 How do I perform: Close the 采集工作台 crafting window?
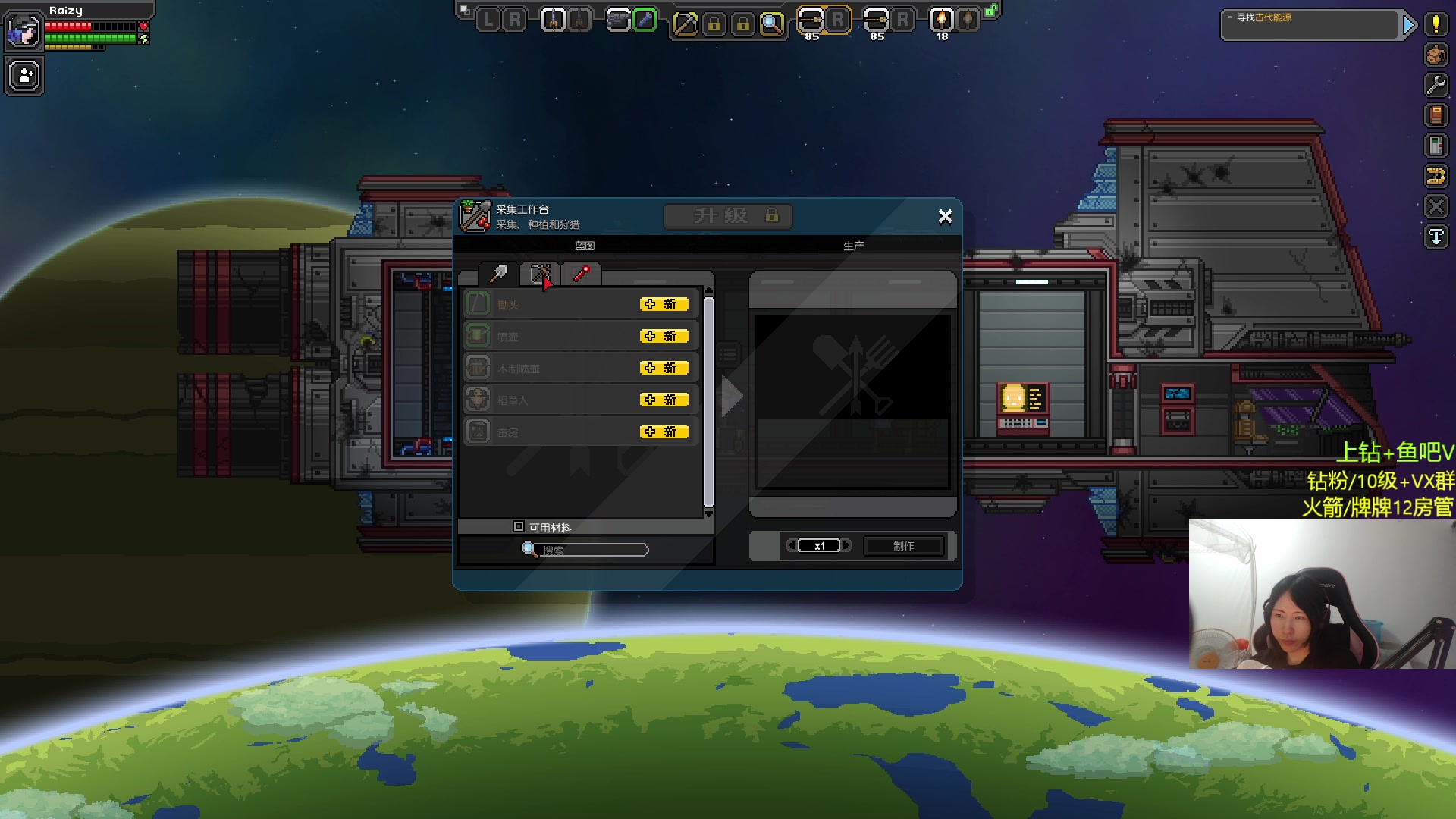pyautogui.click(x=945, y=217)
